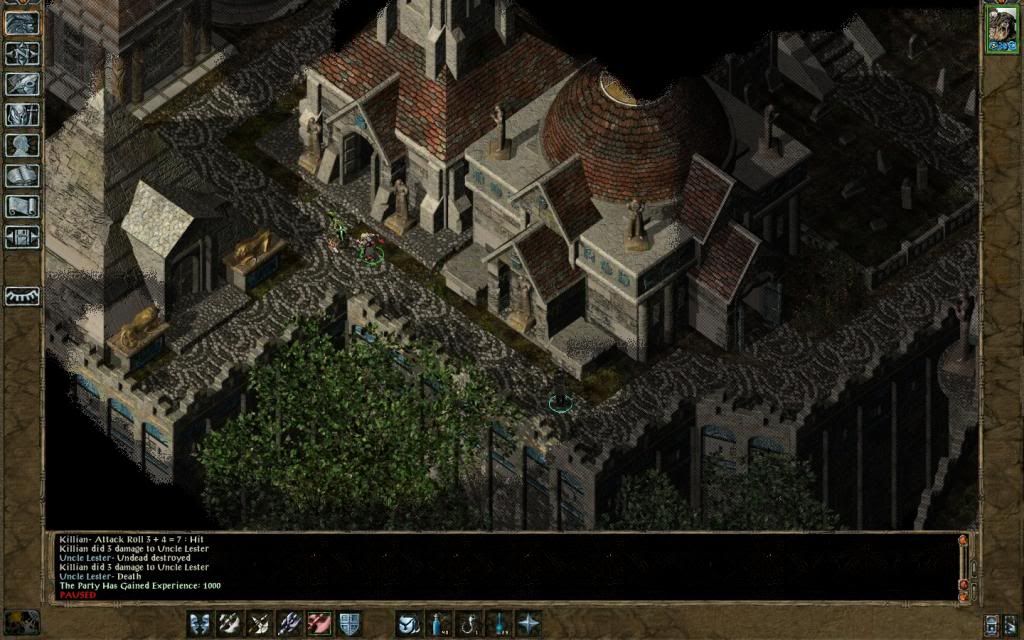Return to game with the top sidebar icon
Image resolution: width=1024 pixels, height=640 pixels.
point(22,23)
